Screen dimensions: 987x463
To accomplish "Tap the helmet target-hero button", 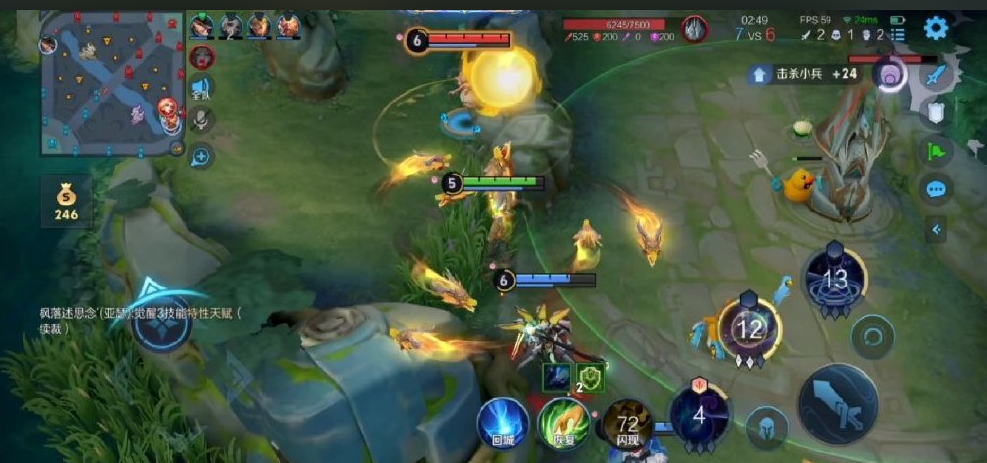I will 767,427.
